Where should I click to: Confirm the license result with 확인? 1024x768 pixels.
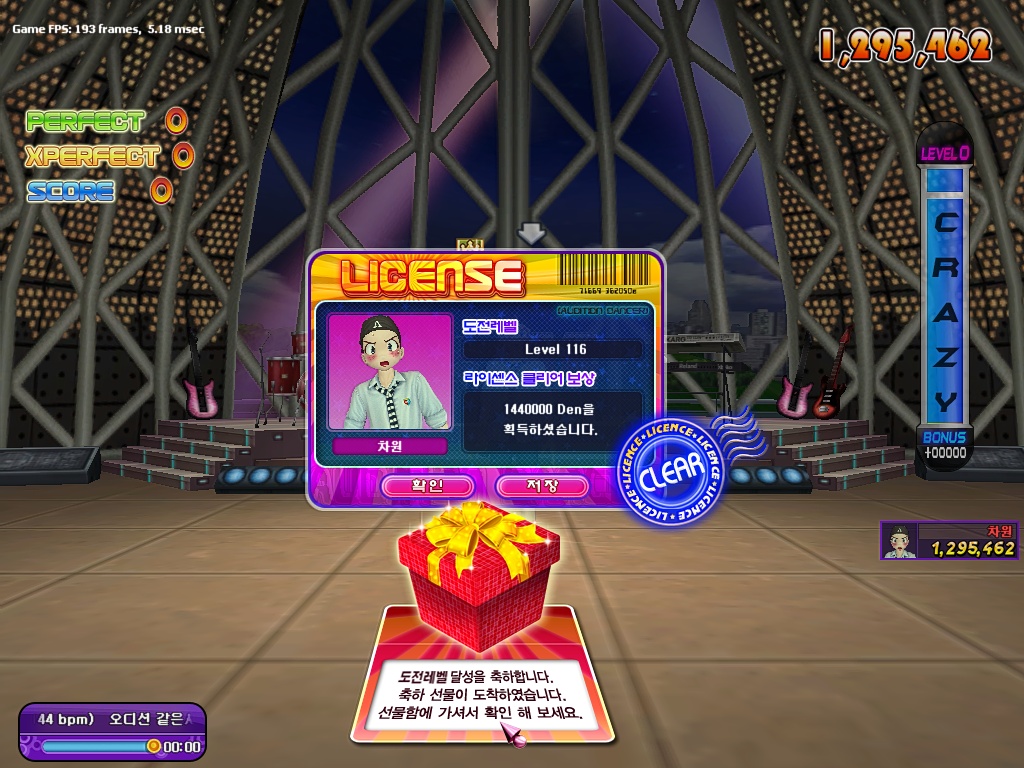[427, 486]
